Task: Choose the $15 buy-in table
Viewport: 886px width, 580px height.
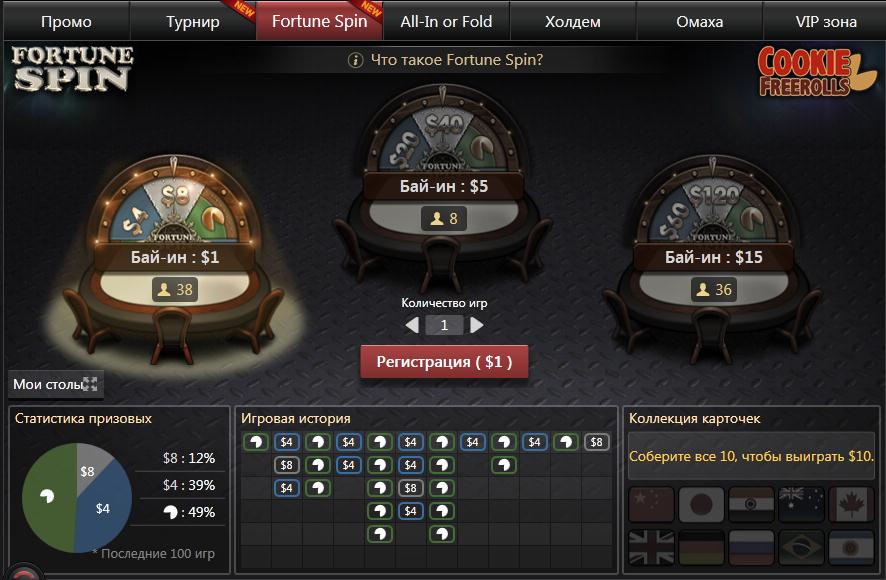Action: tap(713, 257)
